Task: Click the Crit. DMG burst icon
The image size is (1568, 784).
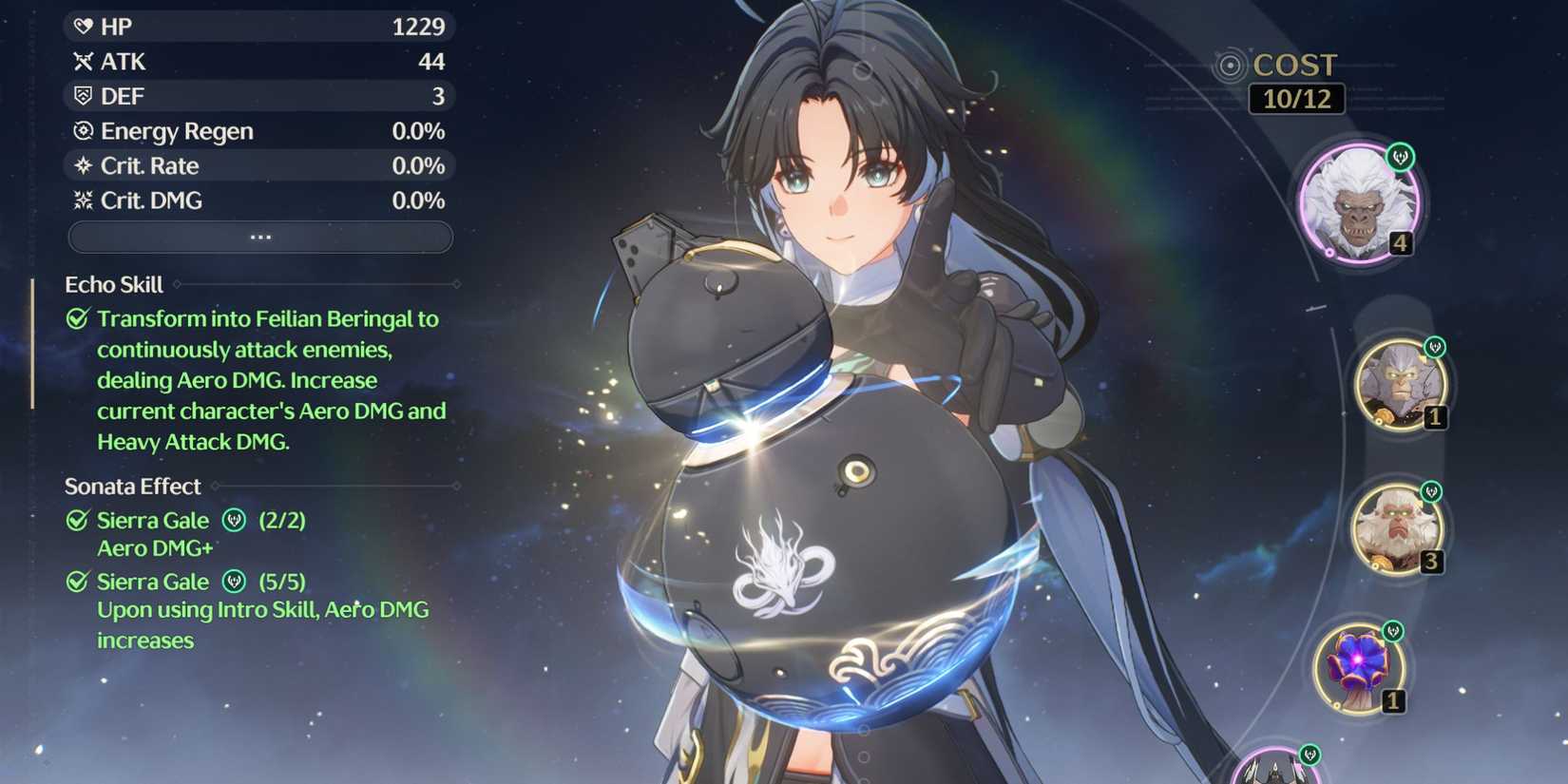Action: (x=84, y=200)
